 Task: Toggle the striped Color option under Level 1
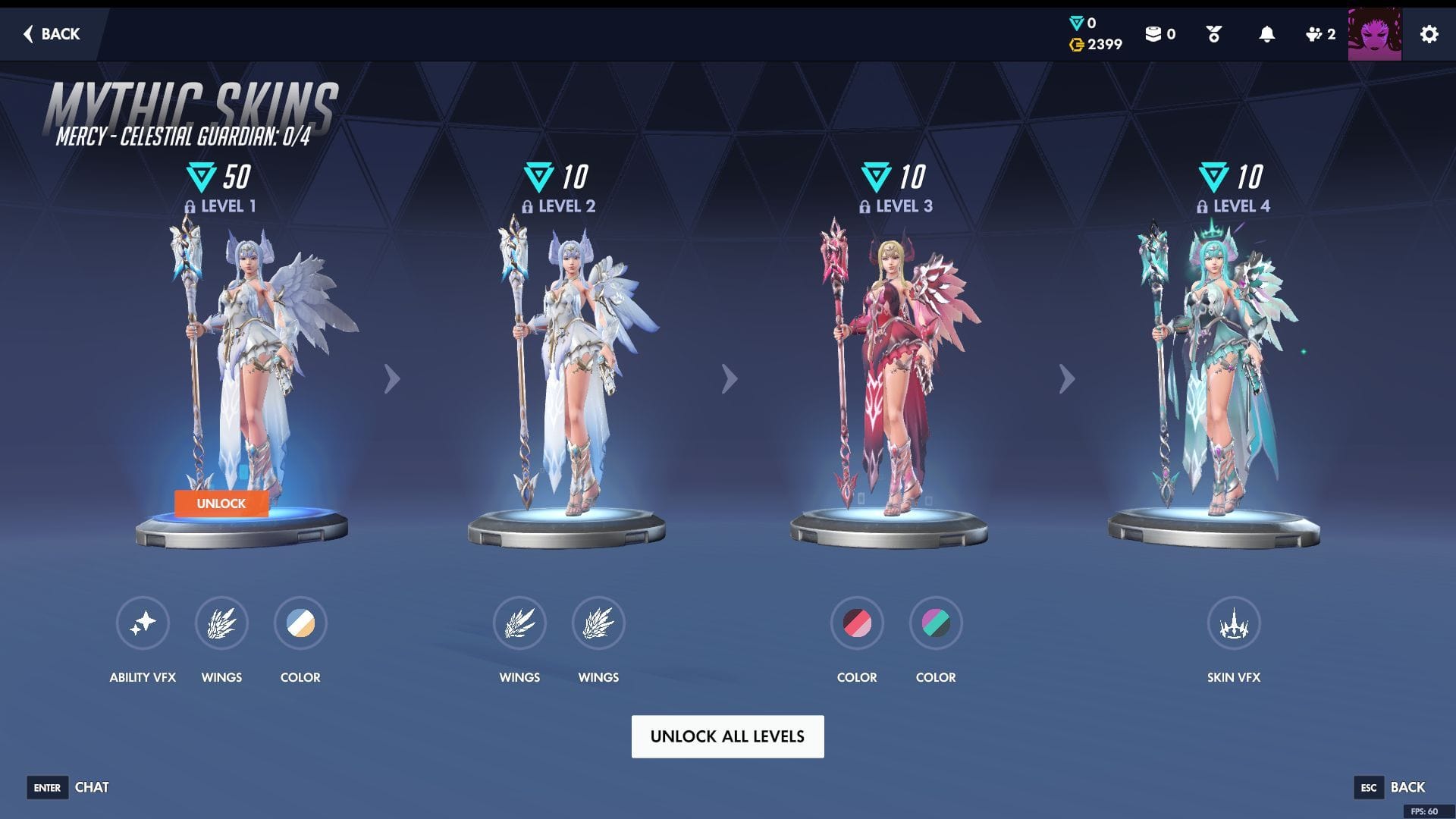pos(300,623)
